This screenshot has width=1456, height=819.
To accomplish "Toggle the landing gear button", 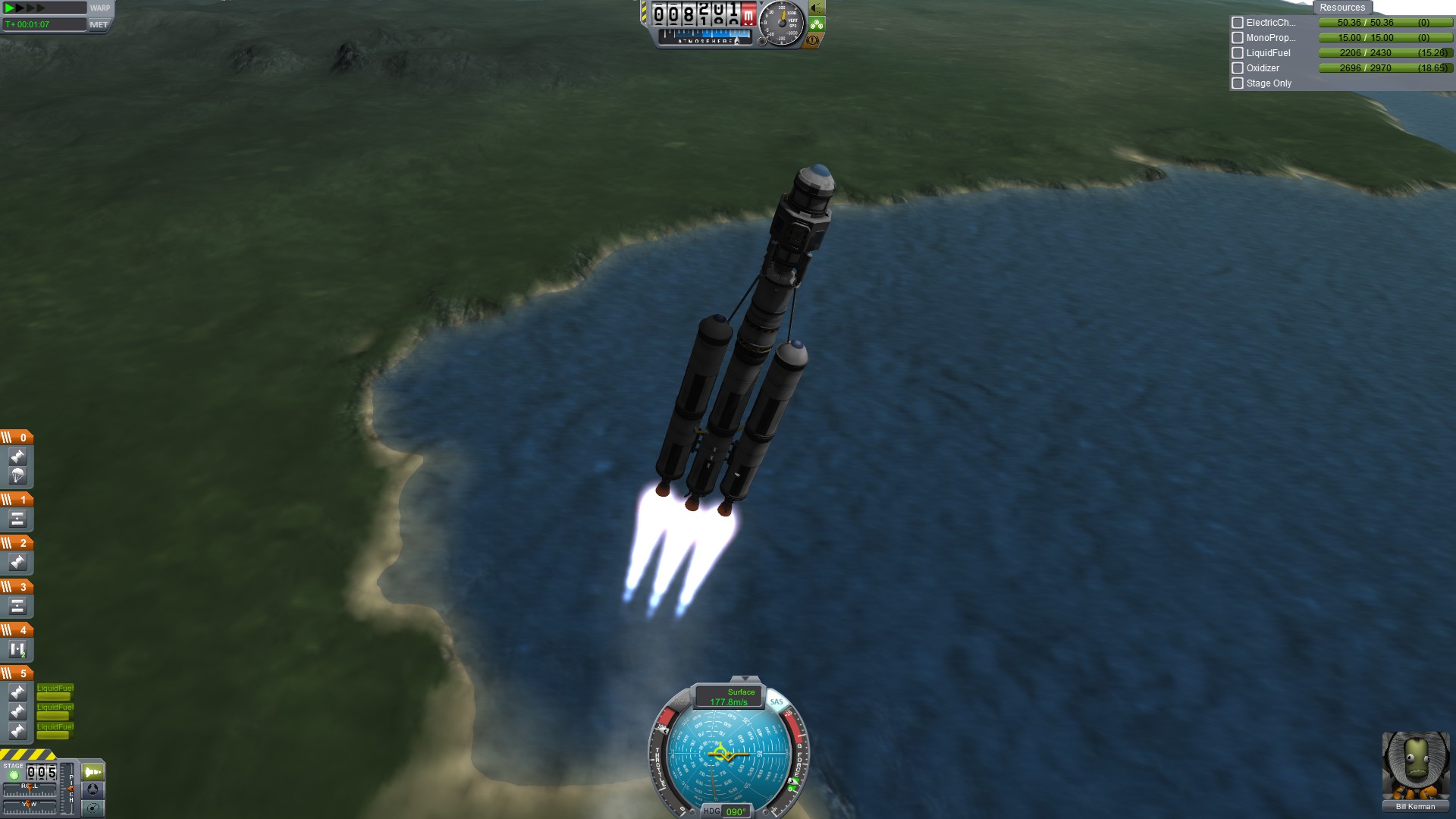I will [816, 24].
